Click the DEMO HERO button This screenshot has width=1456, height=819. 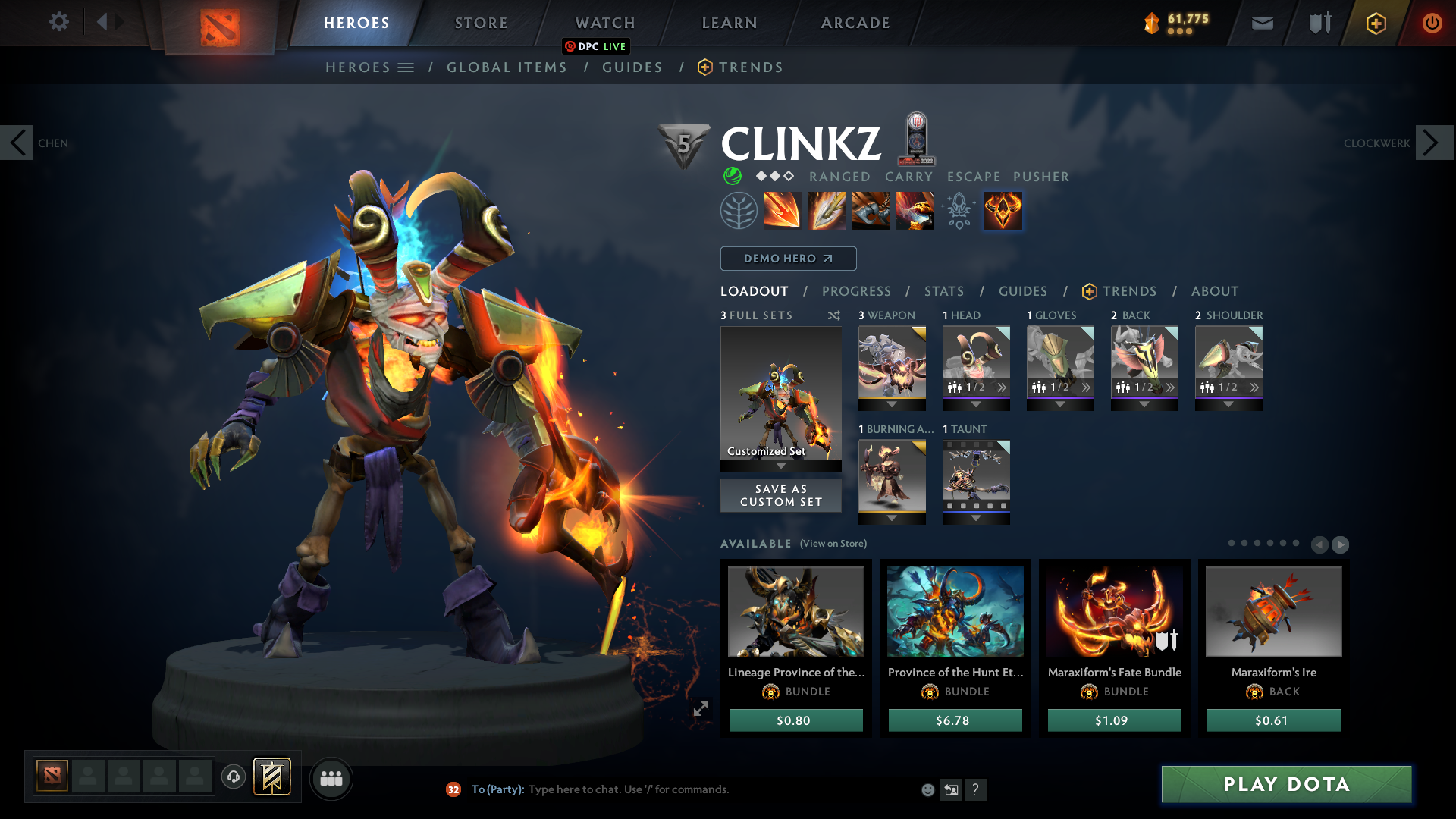(788, 259)
